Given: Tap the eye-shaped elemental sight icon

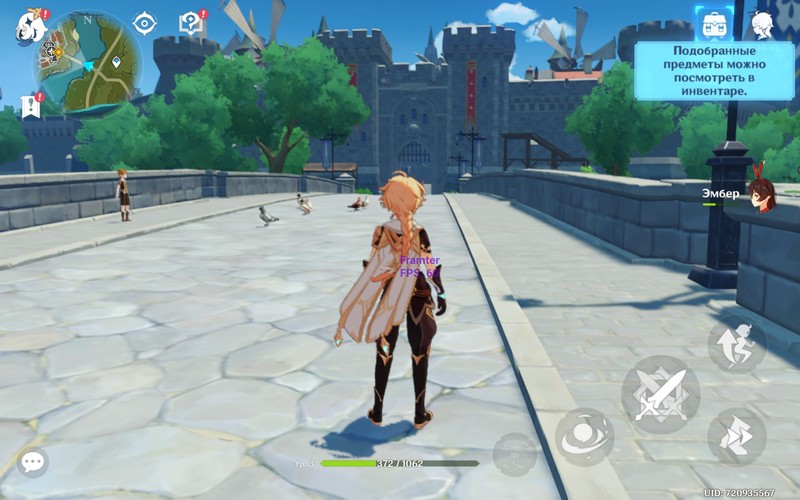Looking at the screenshot, I should coord(145,23).
